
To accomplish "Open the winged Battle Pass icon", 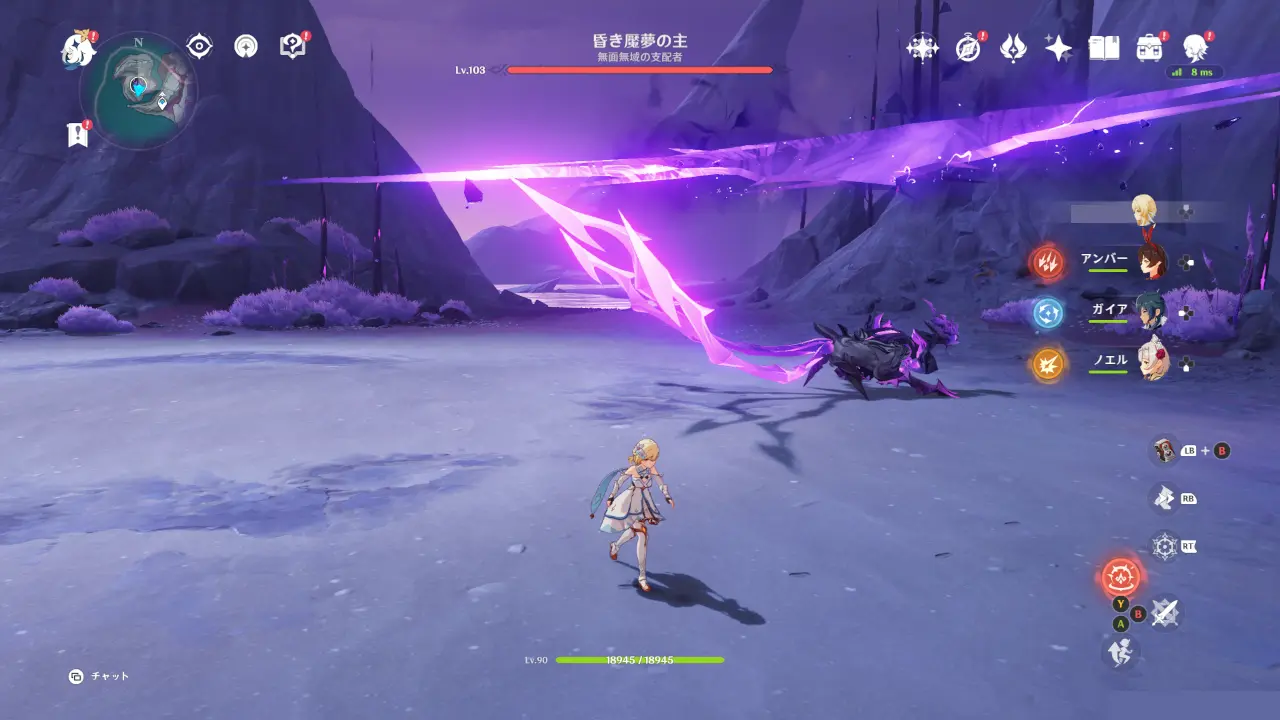I will 1013,47.
